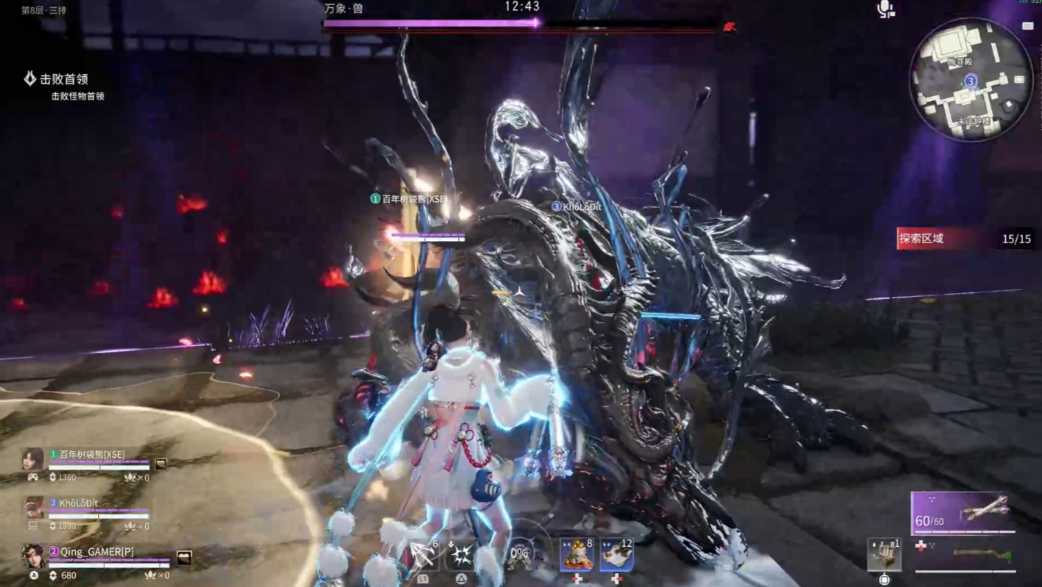Open the circular minimap
The image size is (1042, 587).
click(x=970, y=79)
